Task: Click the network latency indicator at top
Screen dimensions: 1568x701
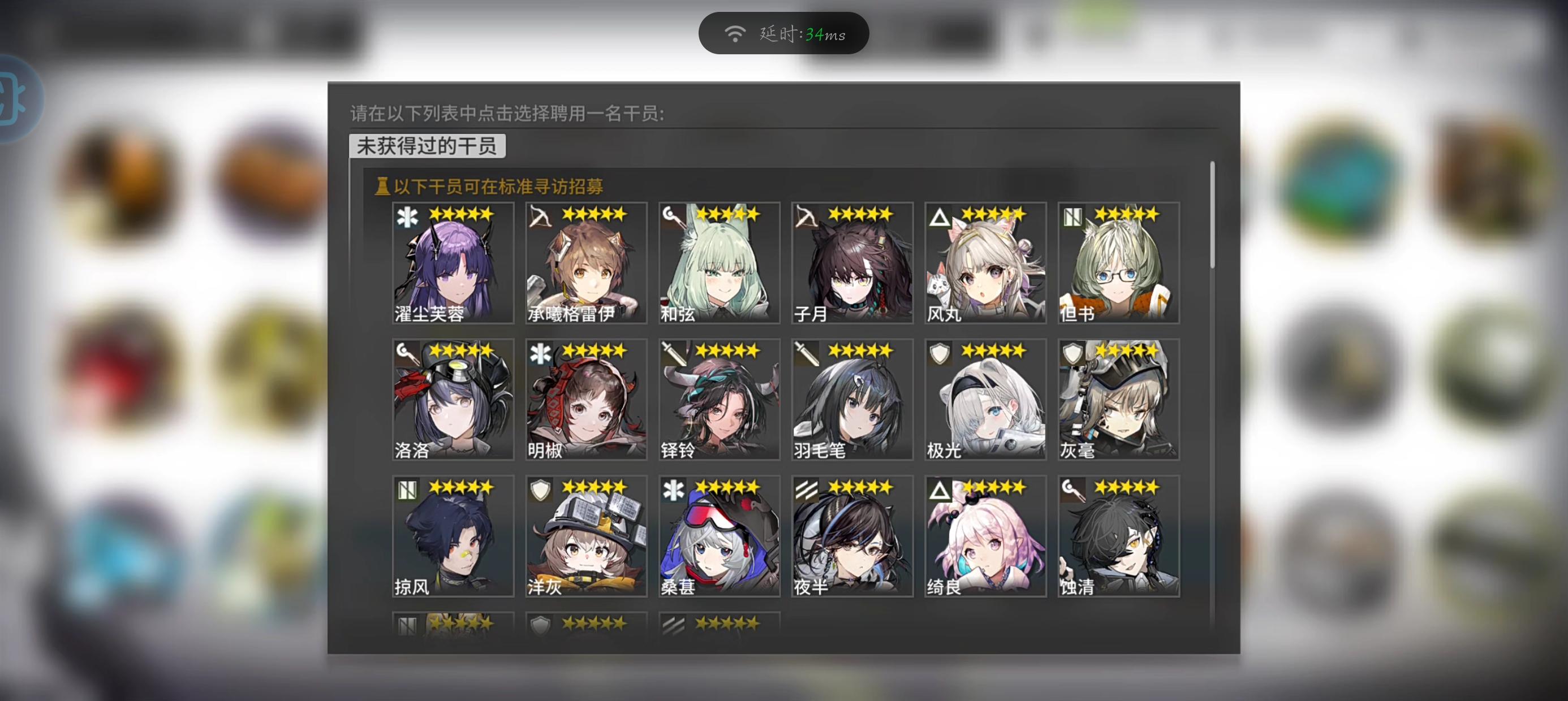Action: (784, 33)
